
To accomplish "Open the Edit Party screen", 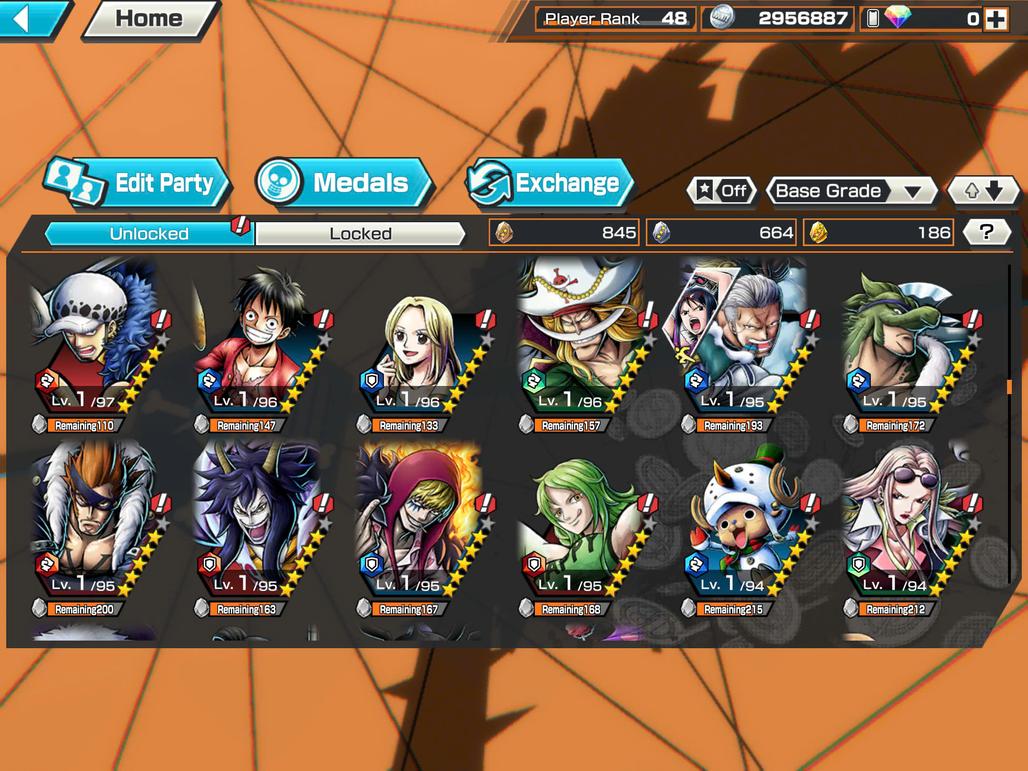I will click(x=137, y=183).
